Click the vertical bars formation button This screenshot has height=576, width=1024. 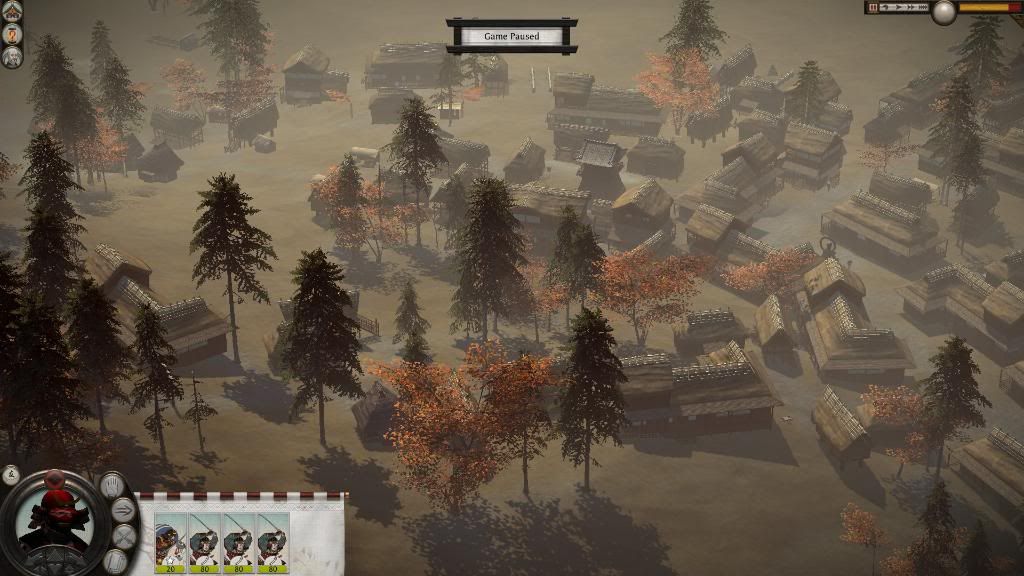(115, 560)
